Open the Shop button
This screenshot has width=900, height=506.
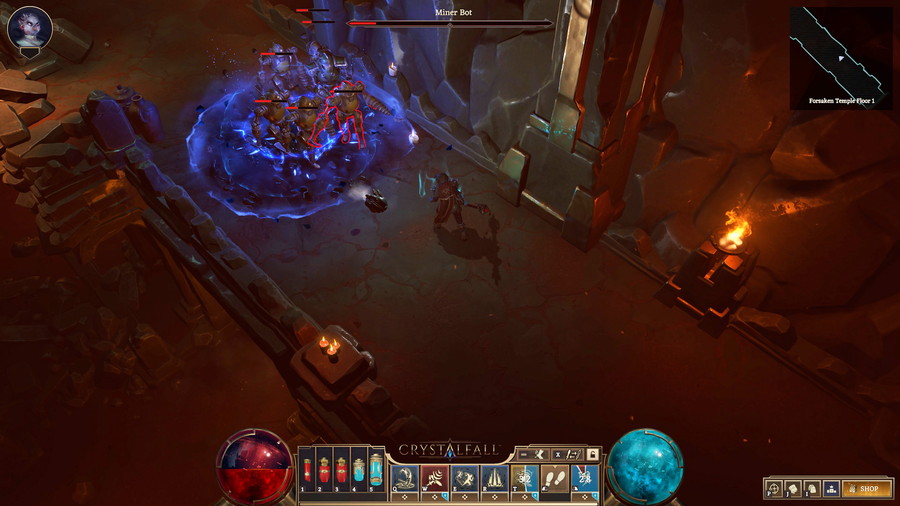(866, 489)
